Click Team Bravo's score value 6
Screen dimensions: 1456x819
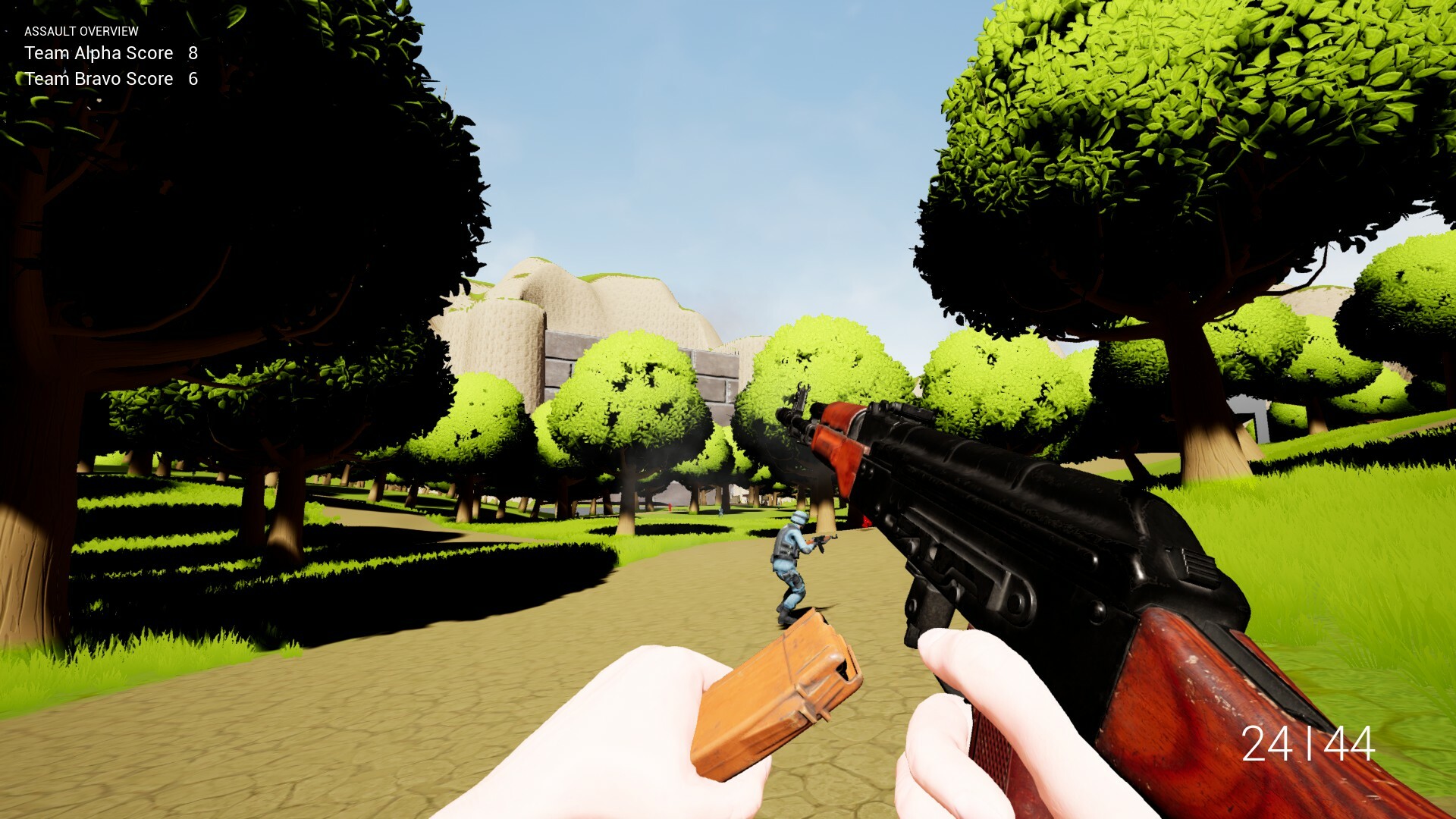[x=192, y=78]
